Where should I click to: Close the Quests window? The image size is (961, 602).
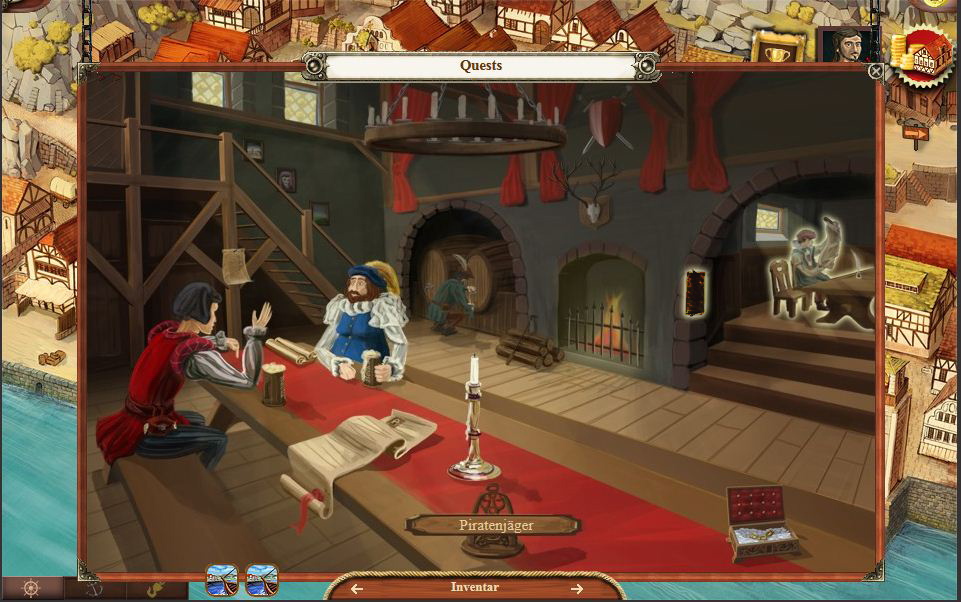[x=876, y=71]
